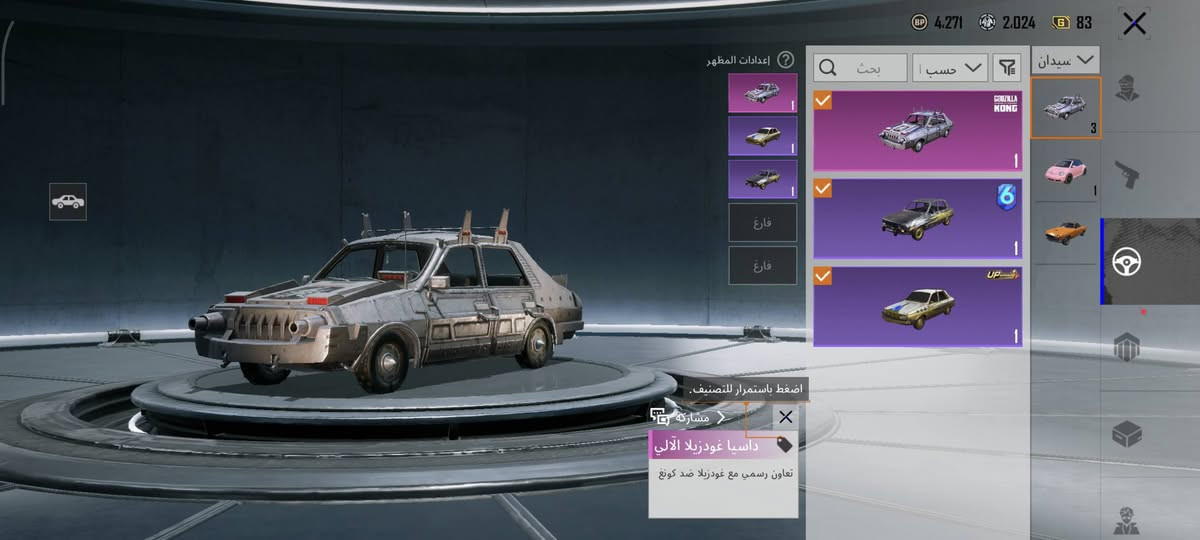This screenshot has width=1200, height=540.
Task: Toggle the checkbox on the Godzilla Kong skin
Action: click(823, 100)
